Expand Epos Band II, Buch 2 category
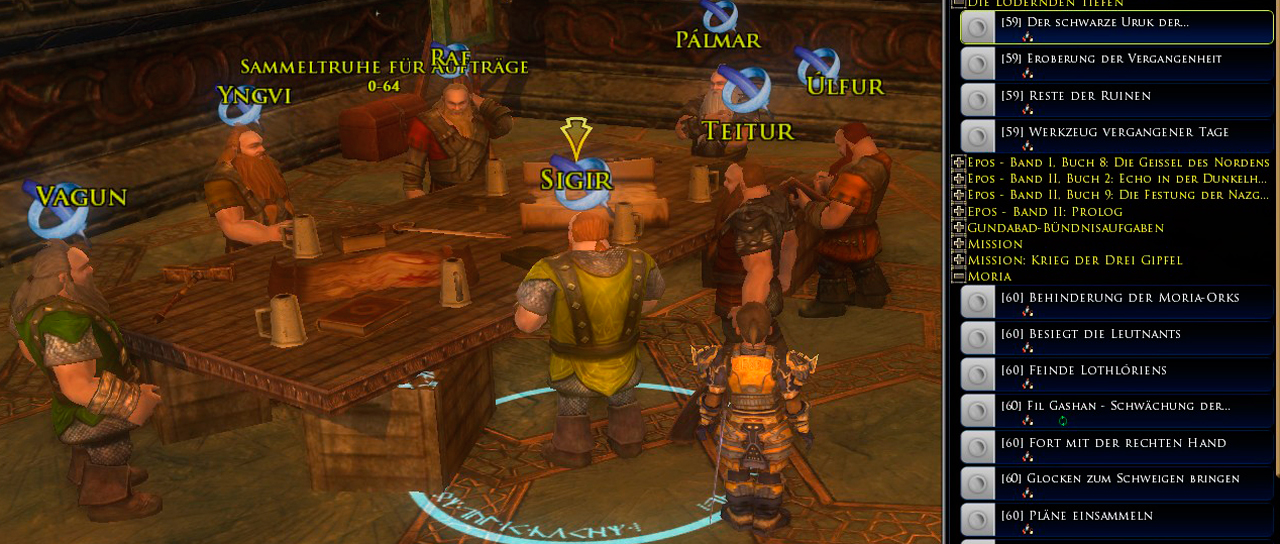1280x544 pixels. [x=958, y=179]
